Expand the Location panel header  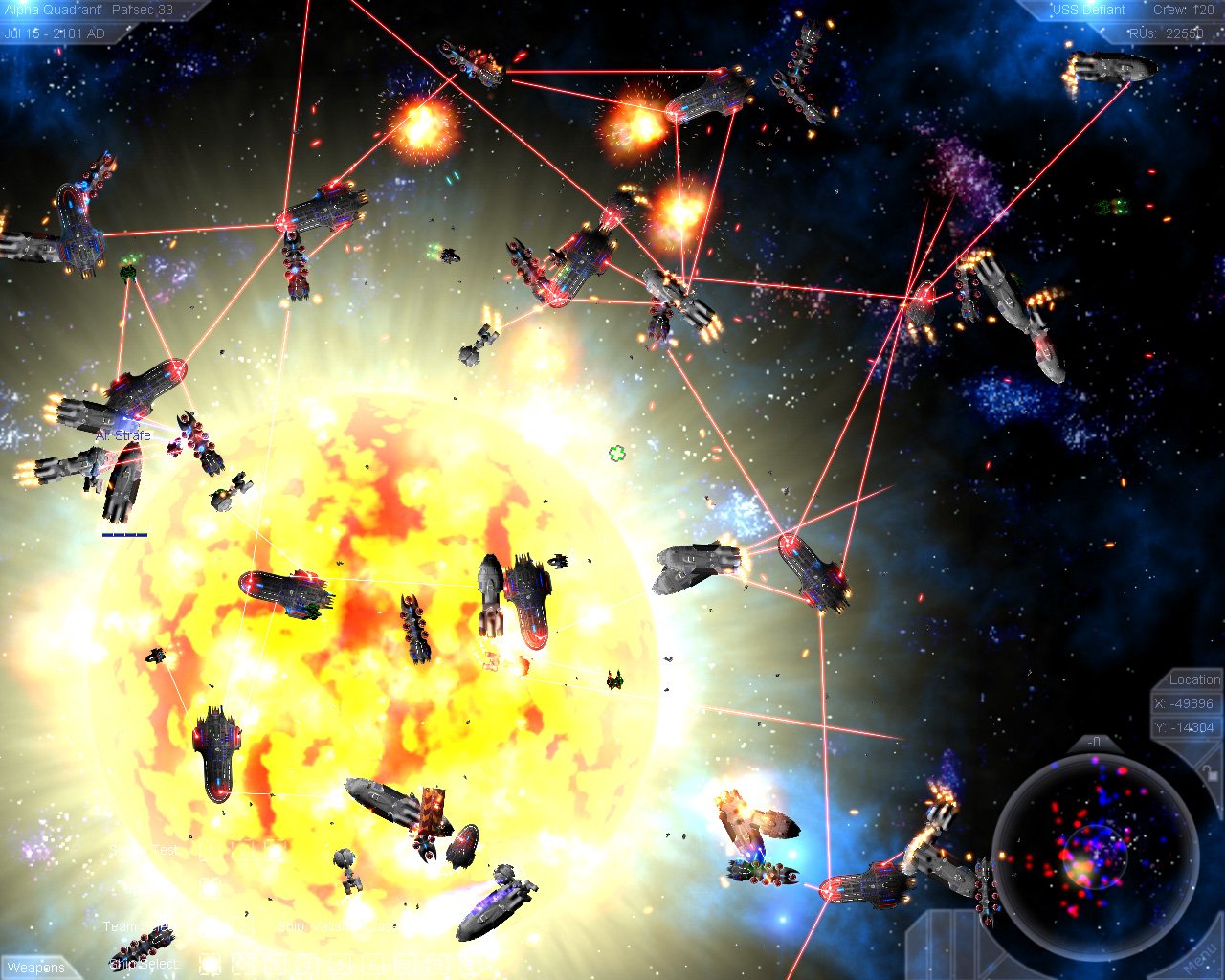tap(1194, 679)
